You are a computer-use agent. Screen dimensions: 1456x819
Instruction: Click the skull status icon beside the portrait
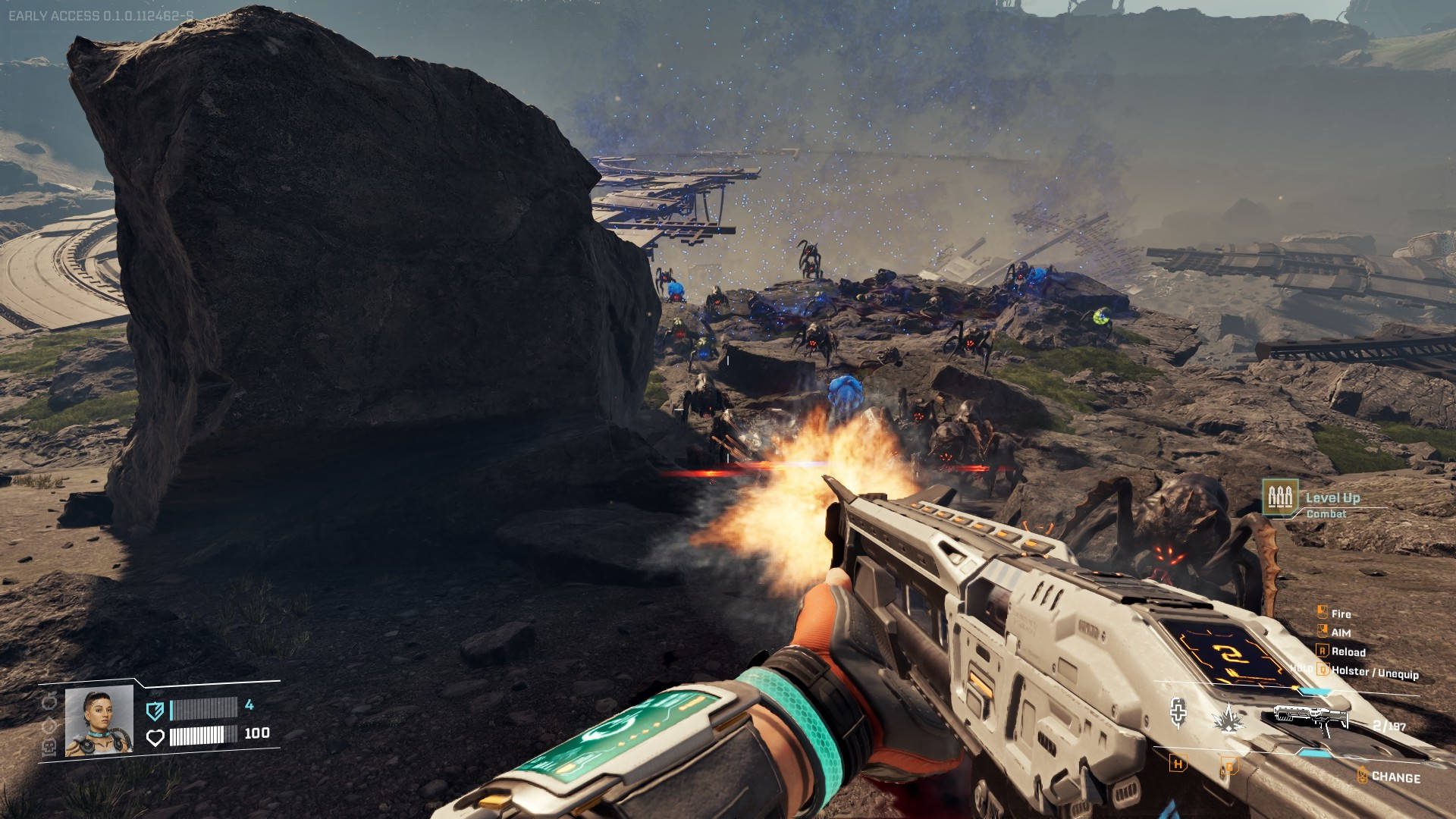[48, 747]
